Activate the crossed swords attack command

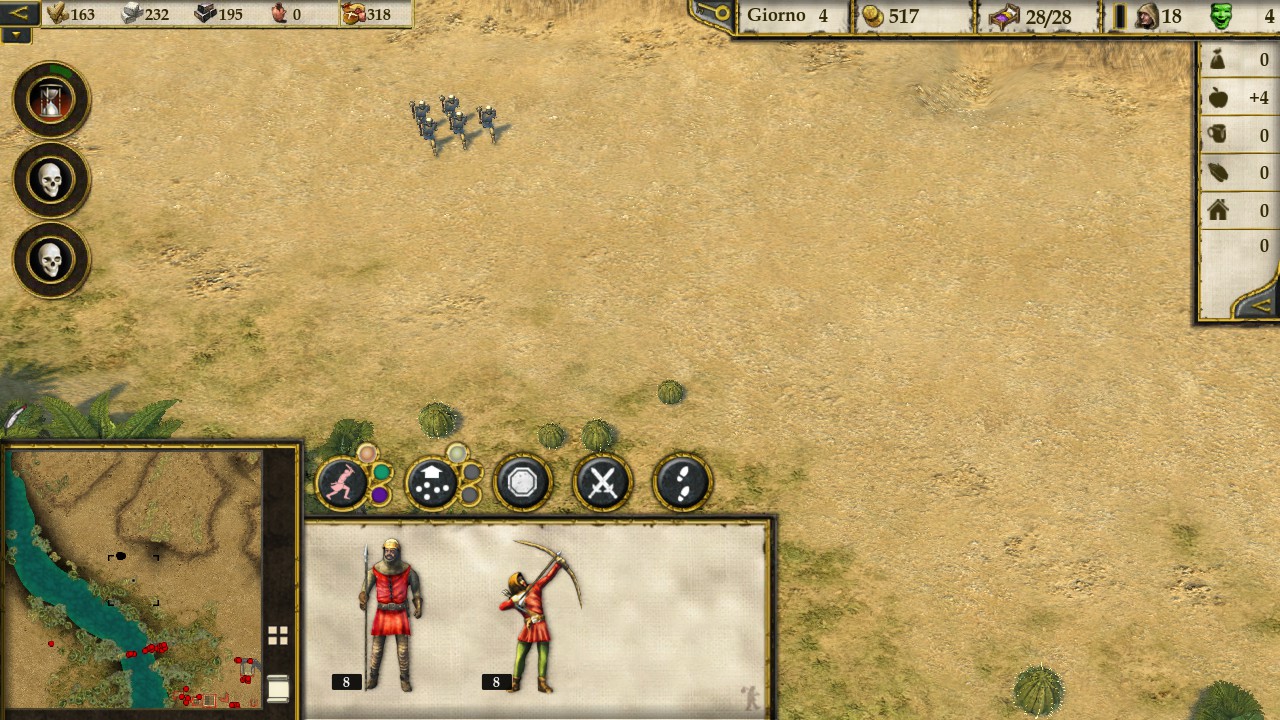[x=602, y=484]
